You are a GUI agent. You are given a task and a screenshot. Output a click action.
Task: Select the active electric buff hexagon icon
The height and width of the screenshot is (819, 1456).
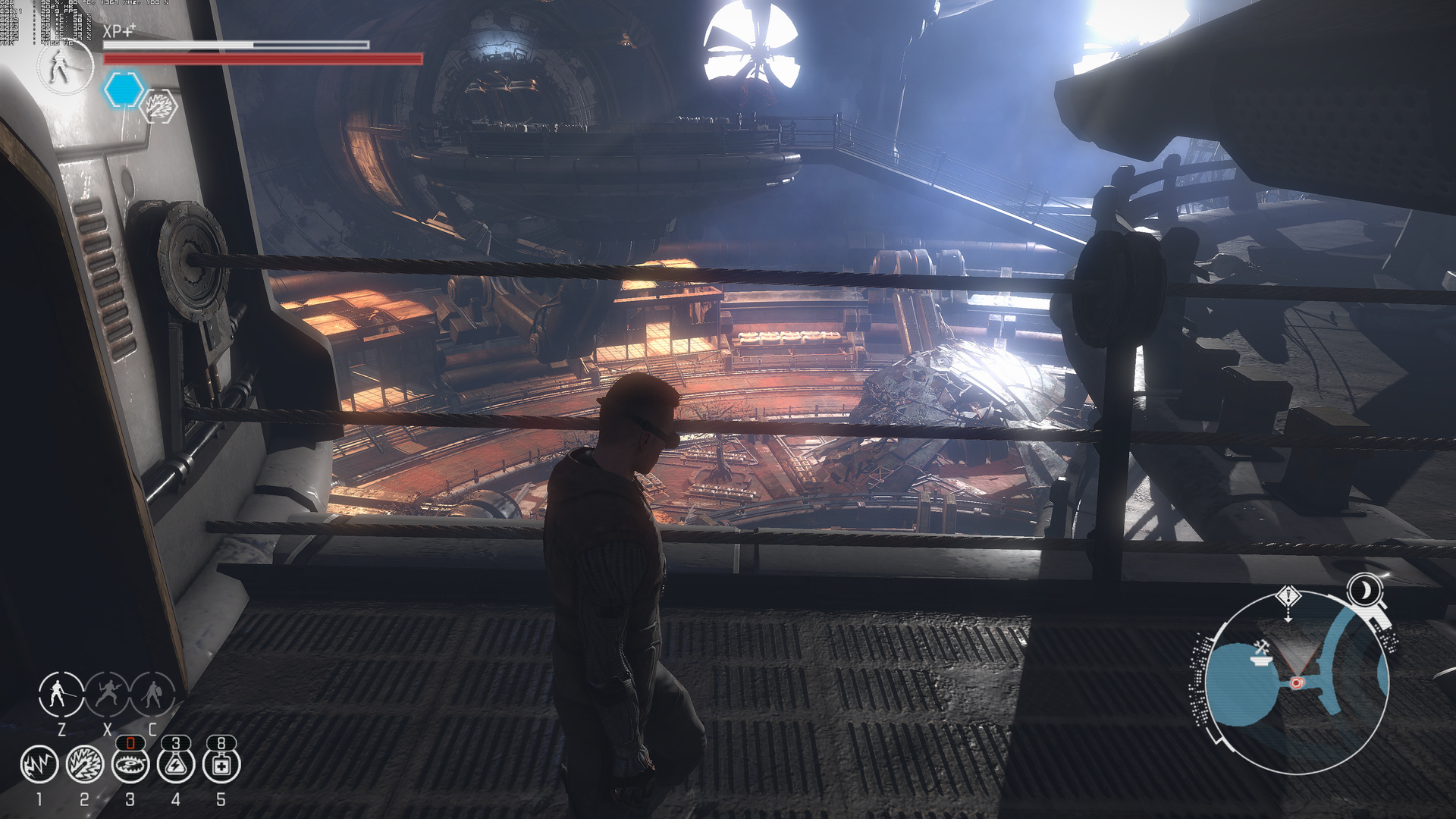(160, 106)
